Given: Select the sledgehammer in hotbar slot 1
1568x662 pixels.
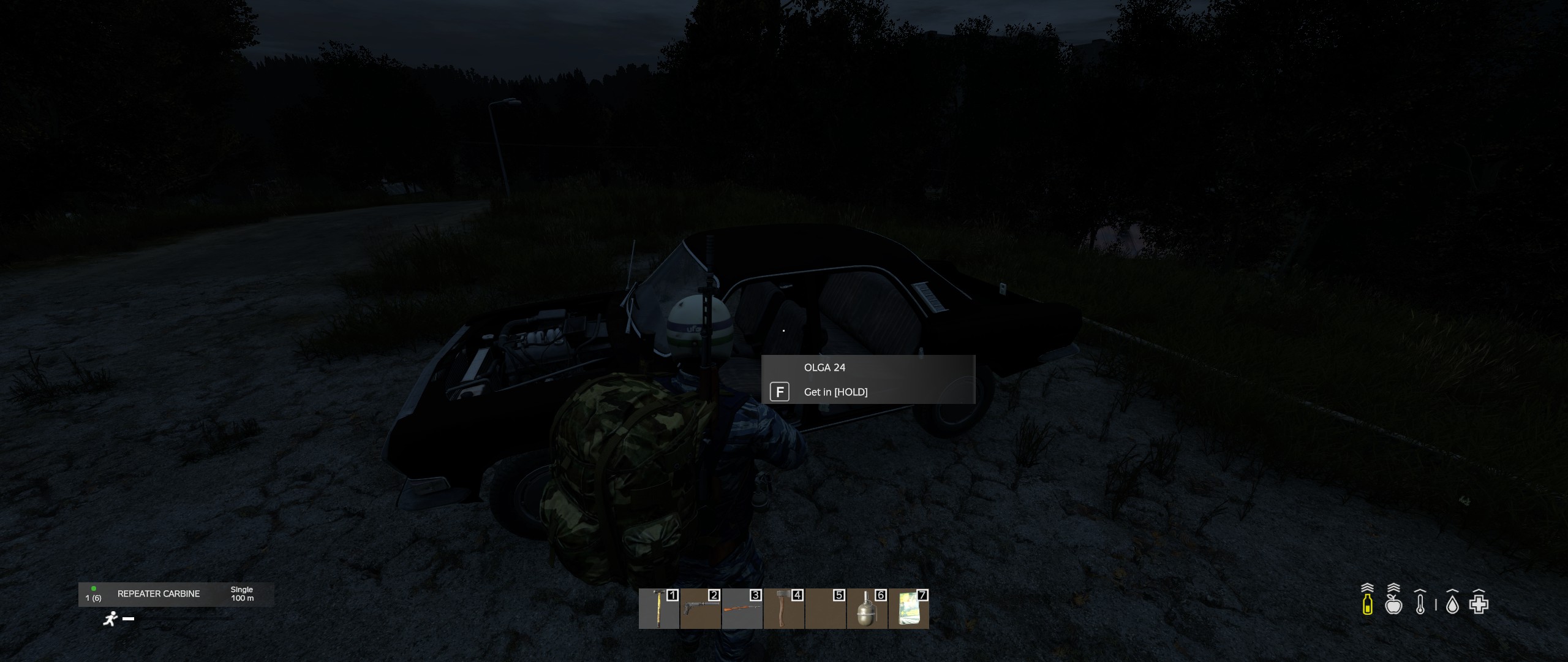Looking at the screenshot, I should tap(659, 609).
